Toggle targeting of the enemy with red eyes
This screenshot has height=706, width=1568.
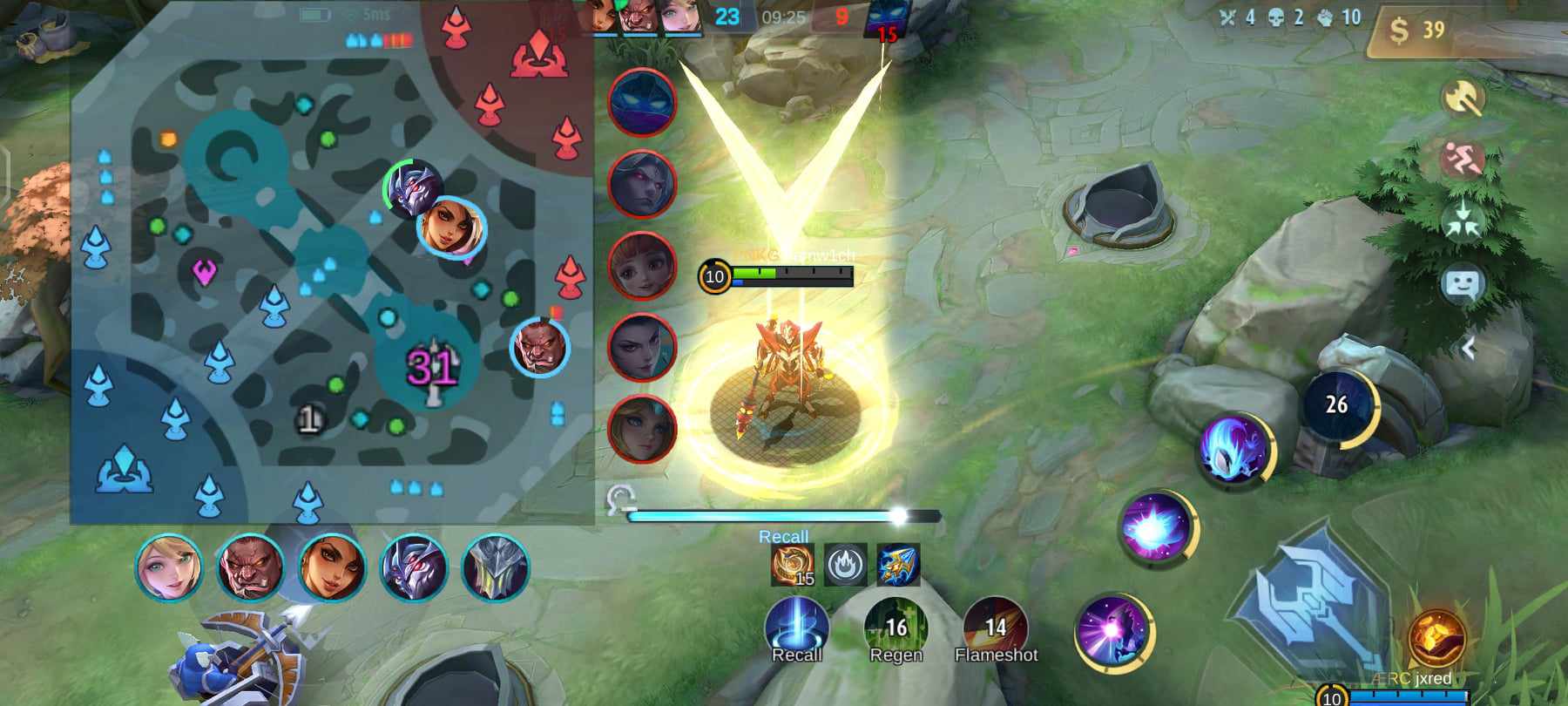(x=645, y=185)
